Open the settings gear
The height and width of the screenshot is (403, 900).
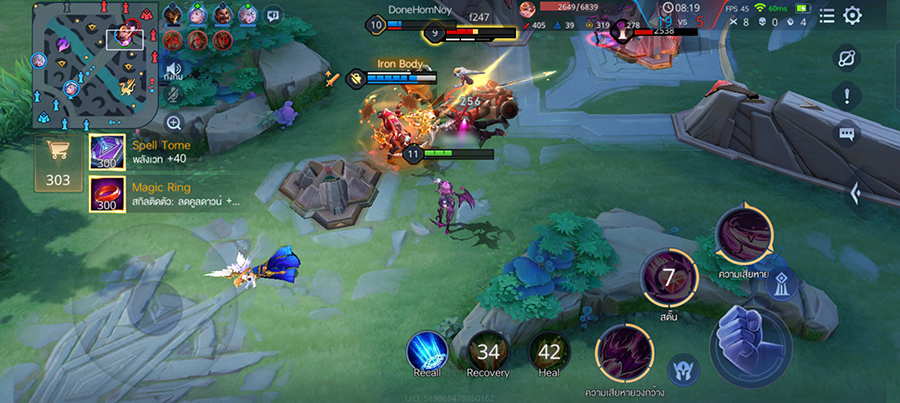click(852, 15)
